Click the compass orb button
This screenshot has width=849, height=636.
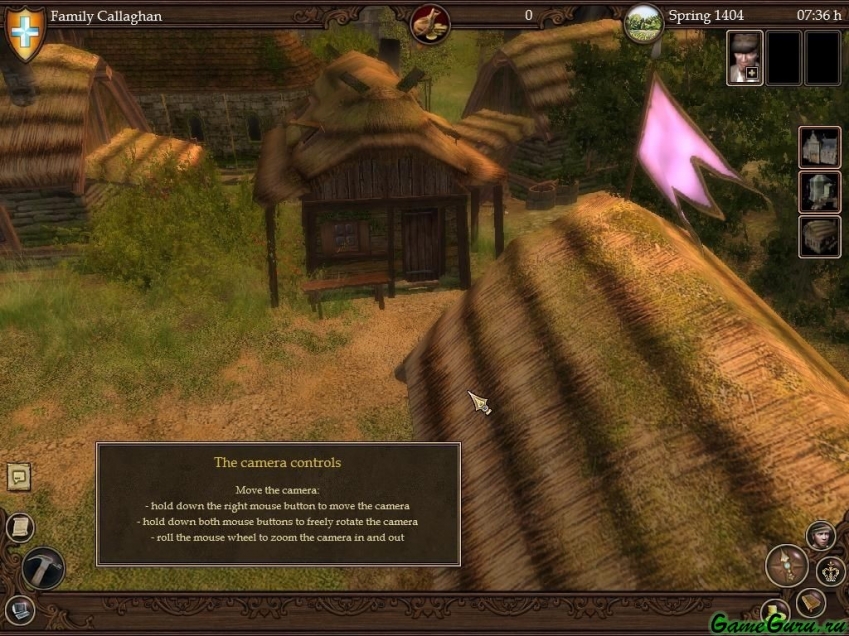click(786, 565)
